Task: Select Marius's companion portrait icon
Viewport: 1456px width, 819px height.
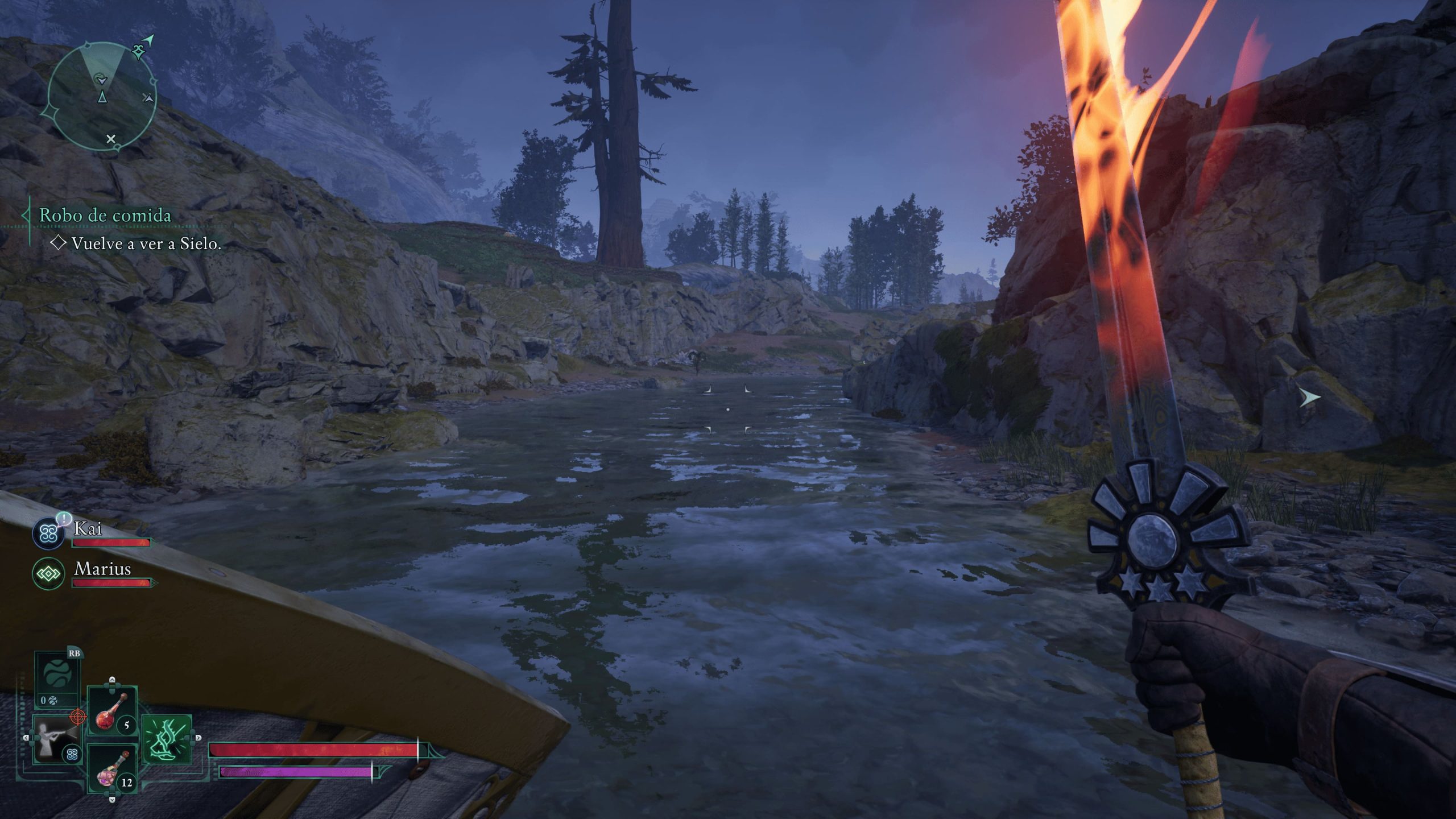Action: (48, 573)
